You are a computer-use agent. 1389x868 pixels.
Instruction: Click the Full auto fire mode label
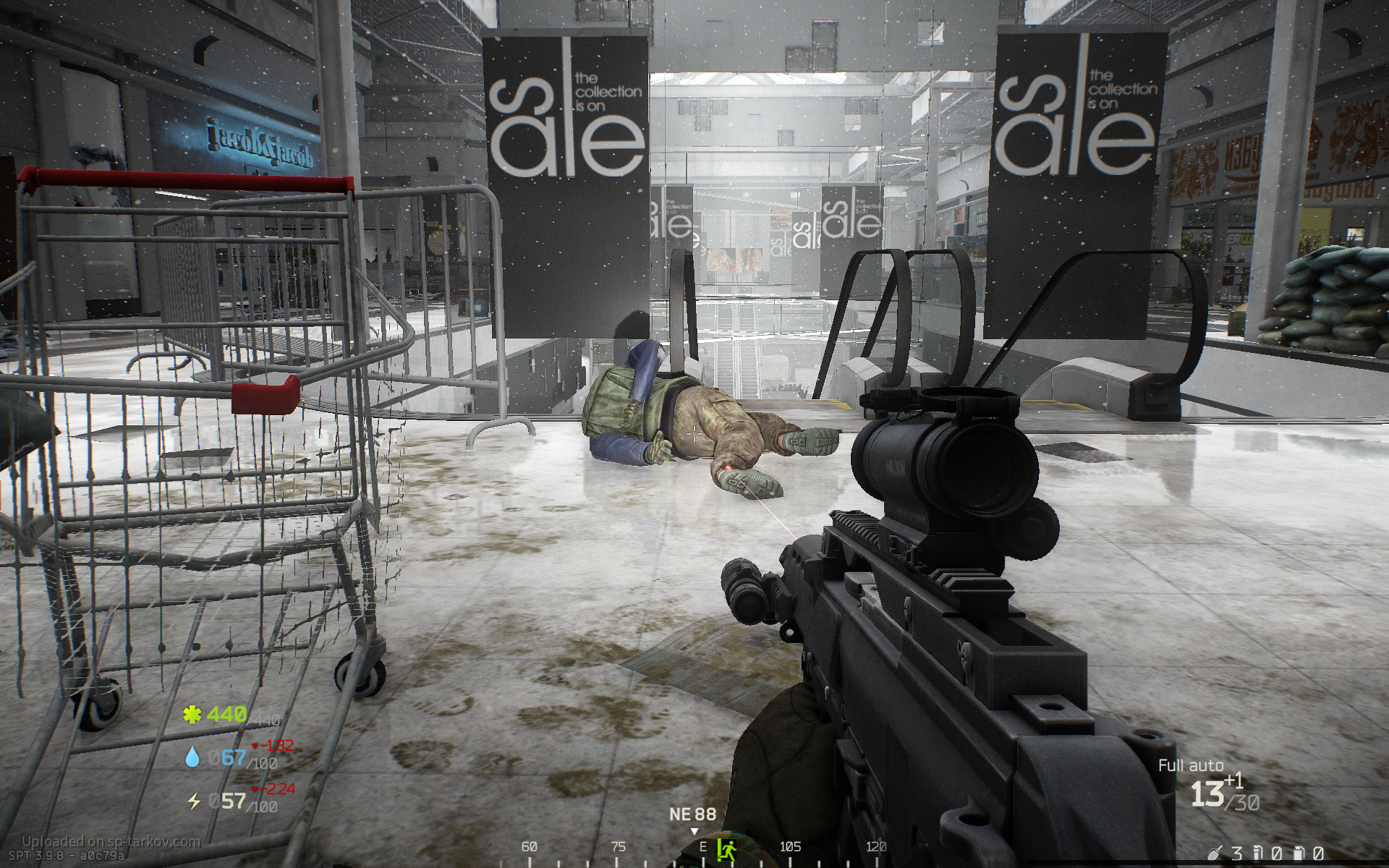click(1191, 765)
